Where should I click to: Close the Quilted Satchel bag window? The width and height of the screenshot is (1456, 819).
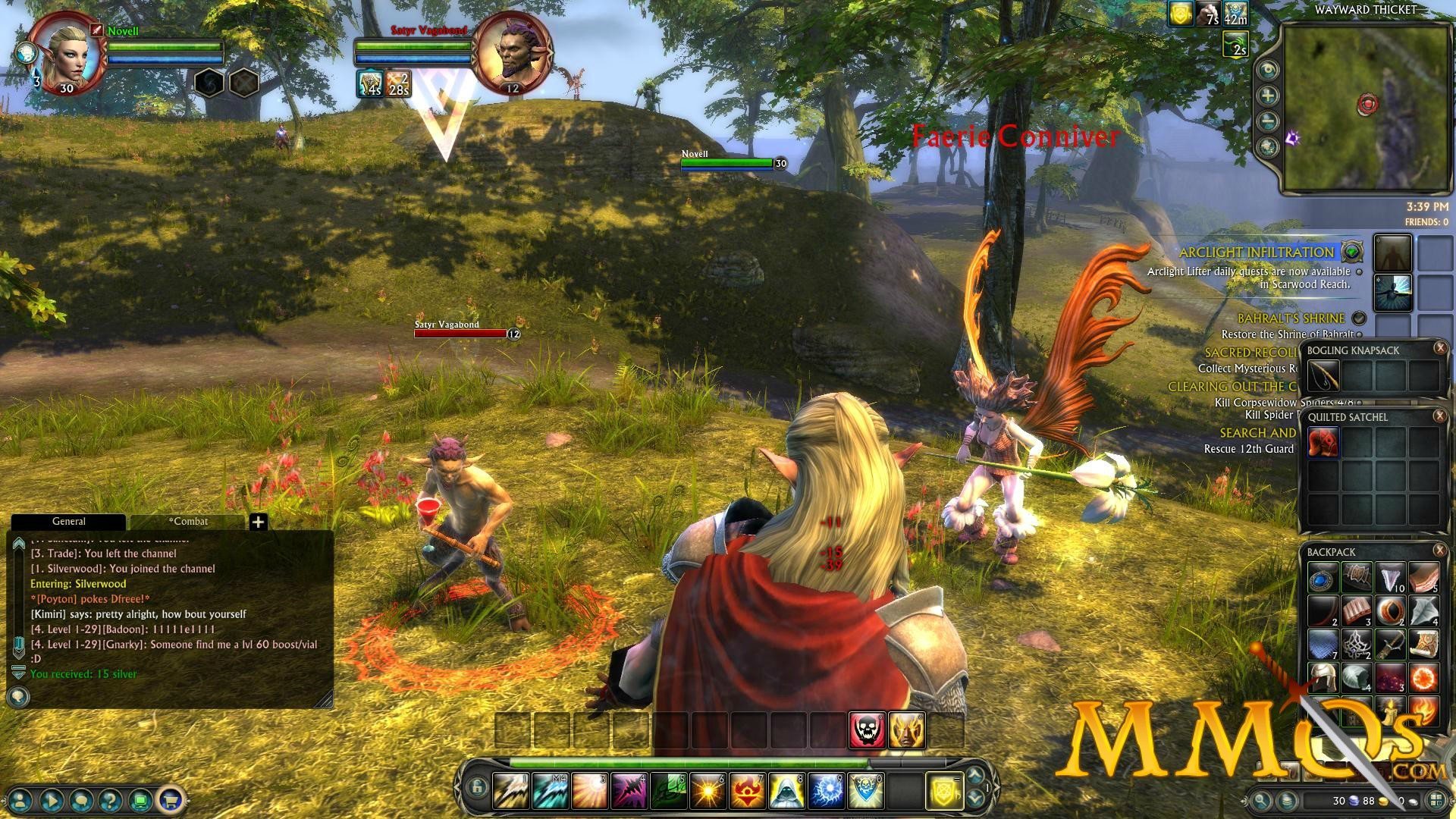point(1440,416)
